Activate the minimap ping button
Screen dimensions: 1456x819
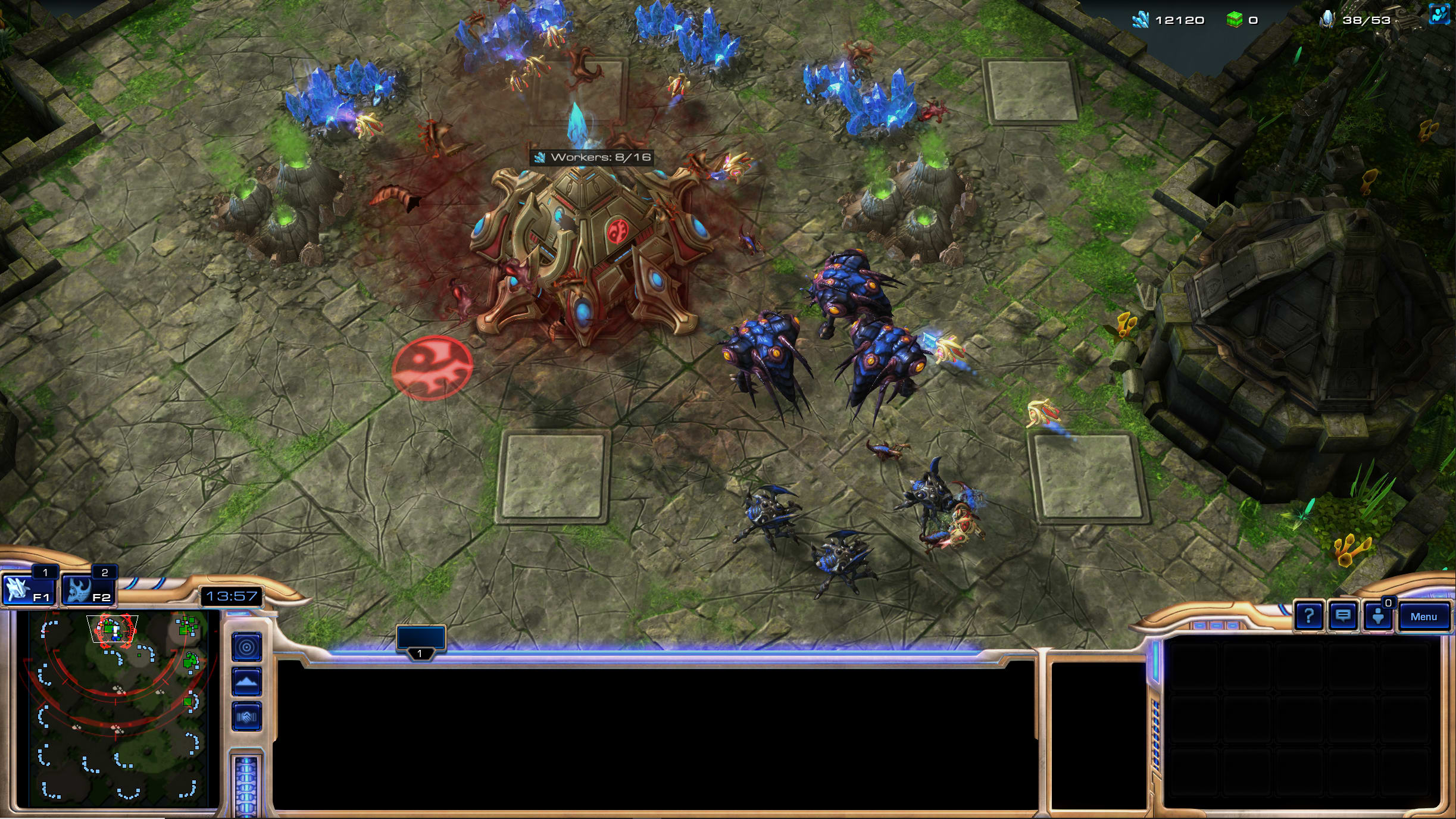(x=246, y=647)
